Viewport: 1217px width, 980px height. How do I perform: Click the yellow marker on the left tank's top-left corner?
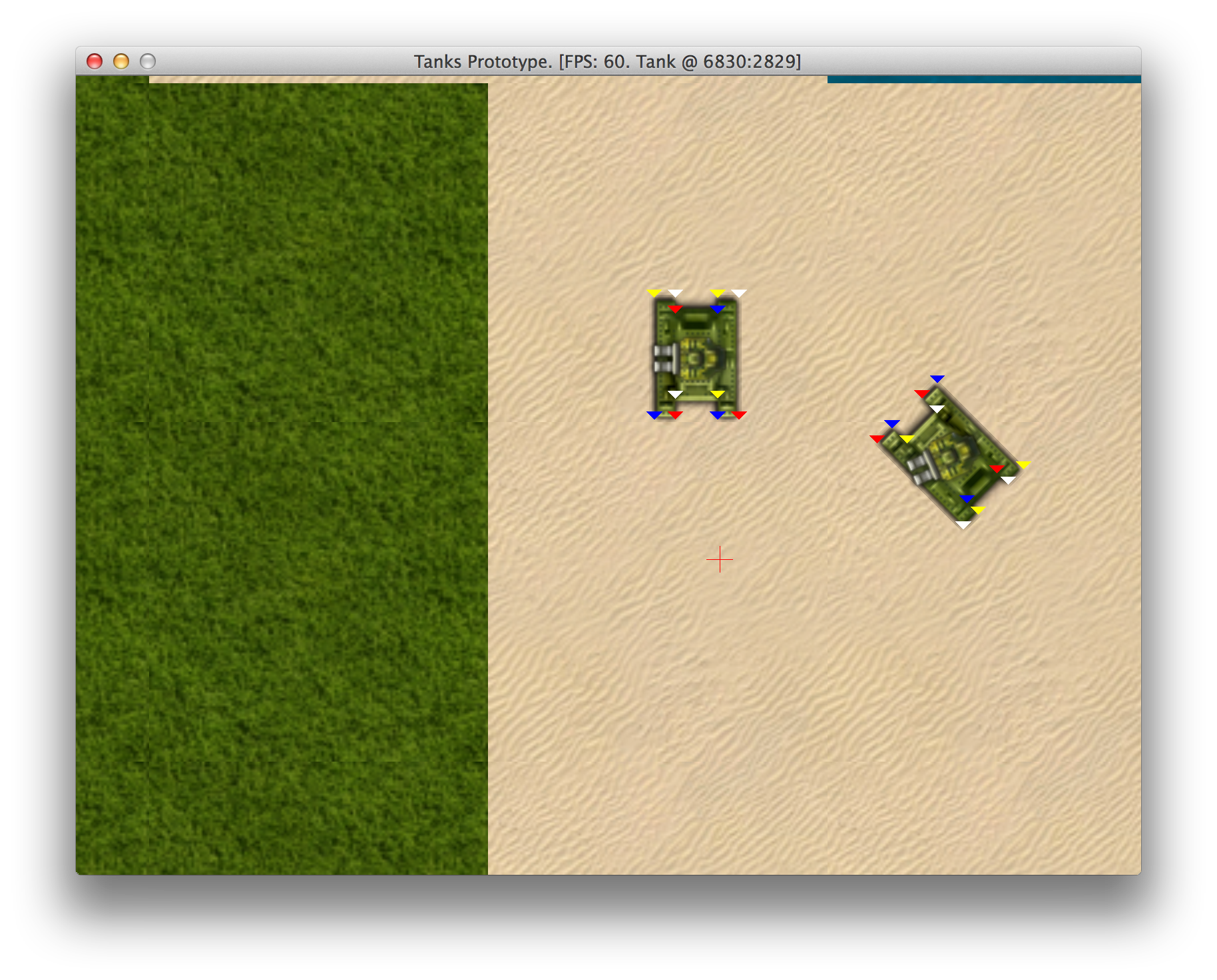click(654, 292)
